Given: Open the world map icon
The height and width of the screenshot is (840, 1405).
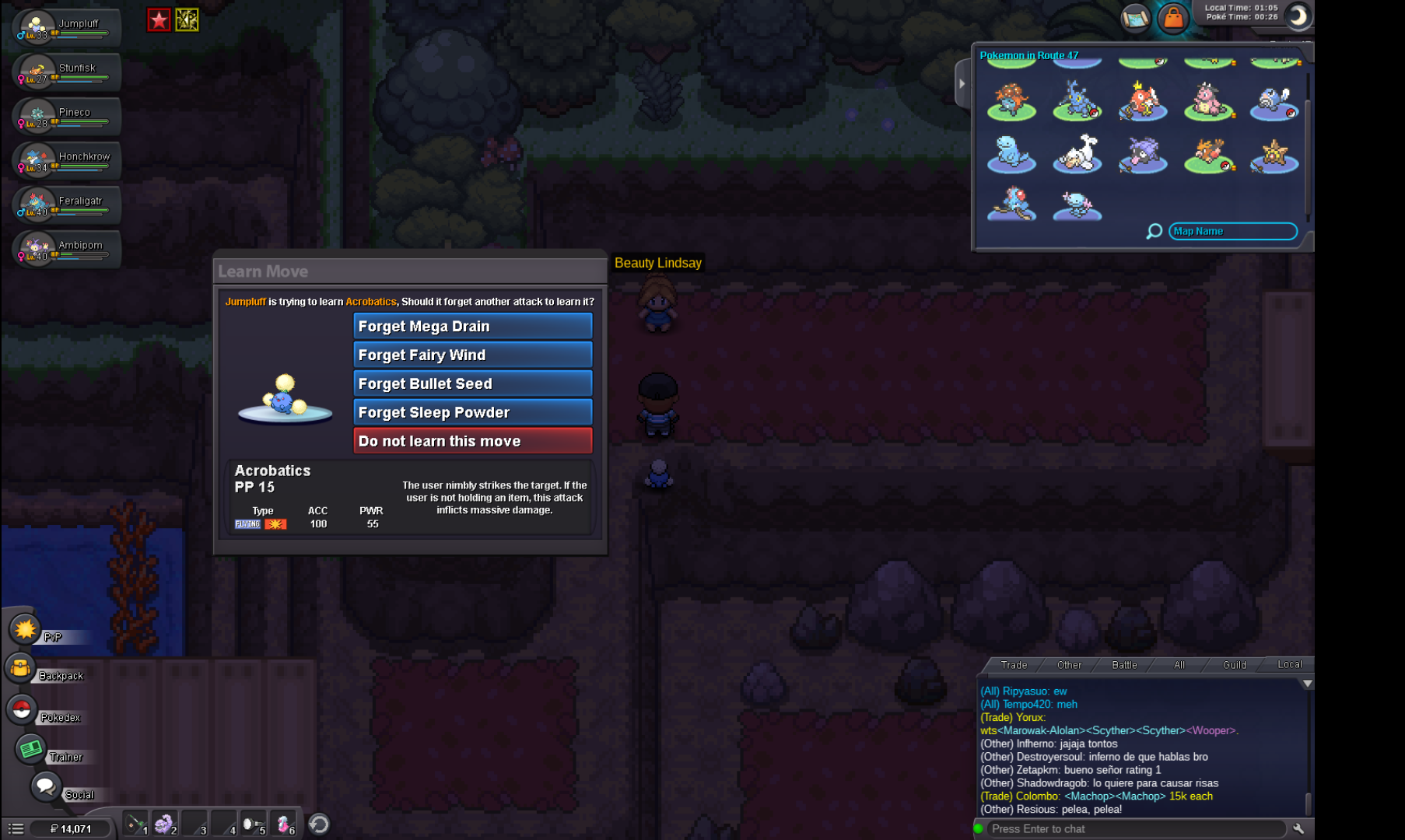Looking at the screenshot, I should (x=1135, y=17).
